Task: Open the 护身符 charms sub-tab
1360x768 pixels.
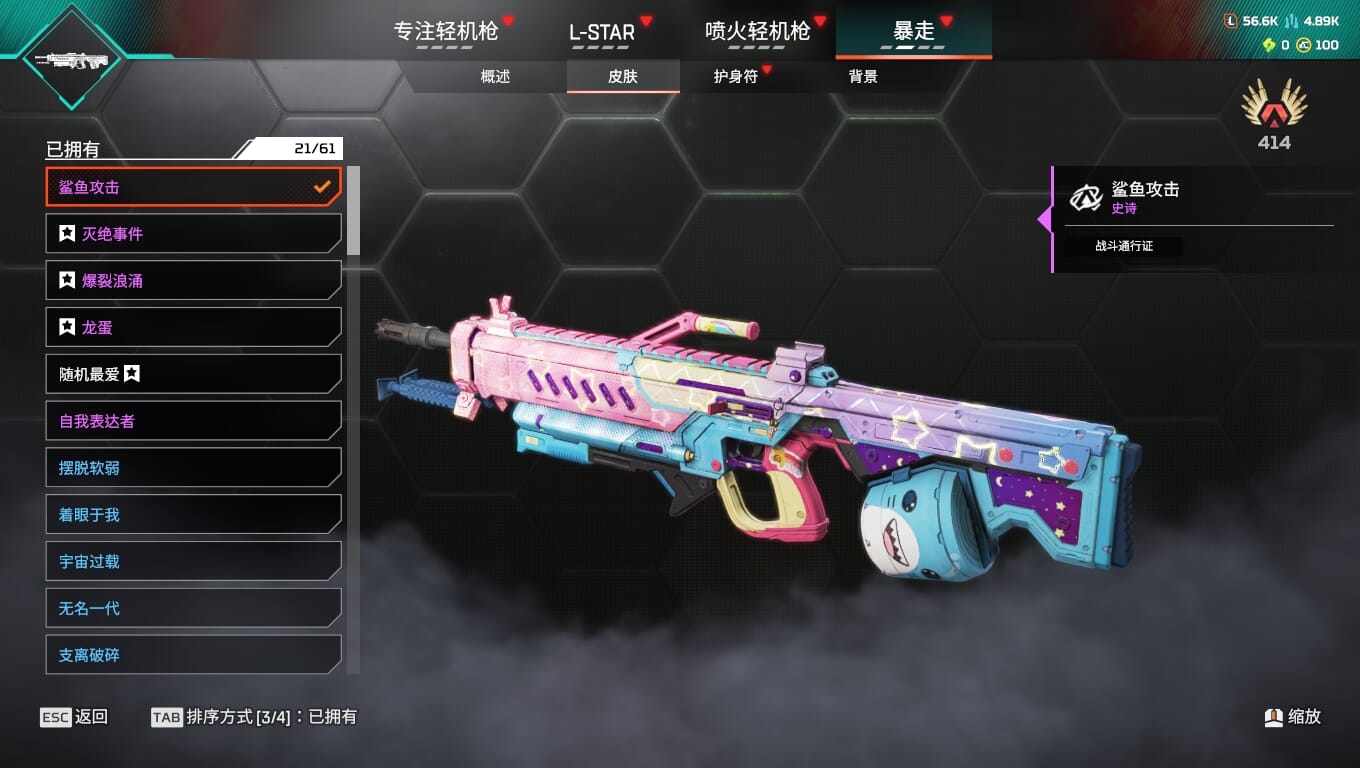Action: 736,76
